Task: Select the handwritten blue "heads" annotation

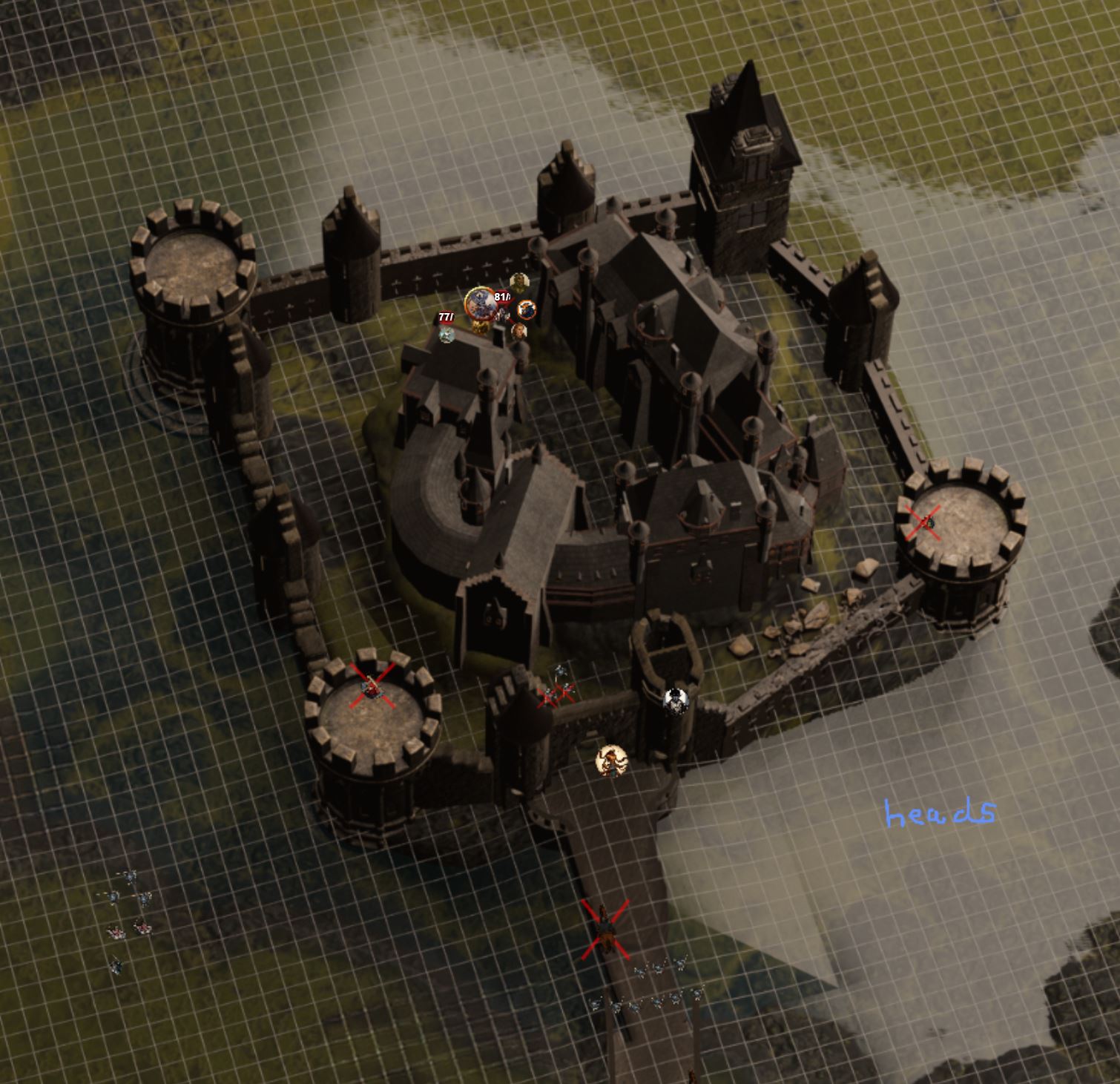Action: [x=939, y=814]
